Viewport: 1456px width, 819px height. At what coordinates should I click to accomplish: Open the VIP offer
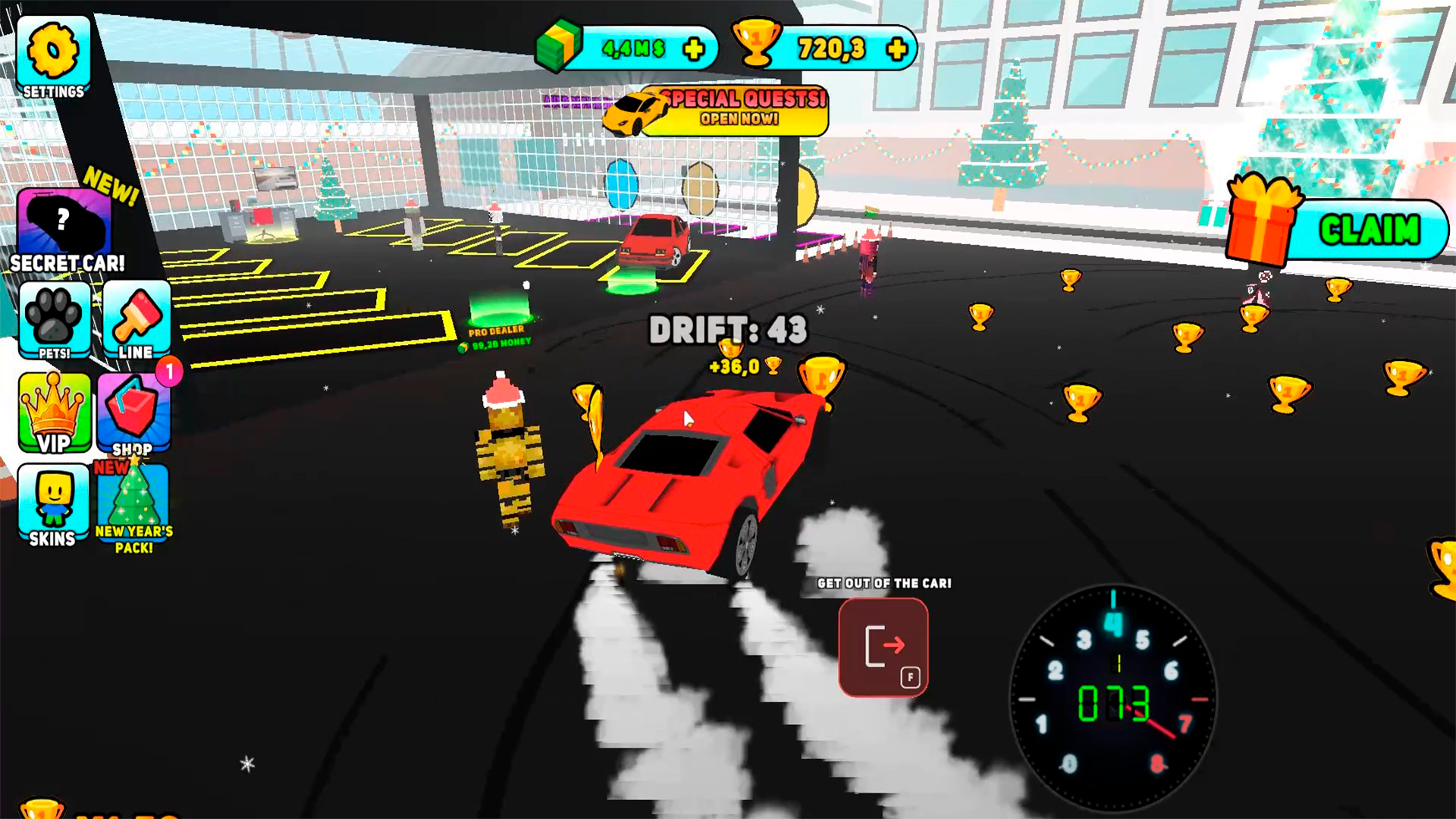pos(52,413)
